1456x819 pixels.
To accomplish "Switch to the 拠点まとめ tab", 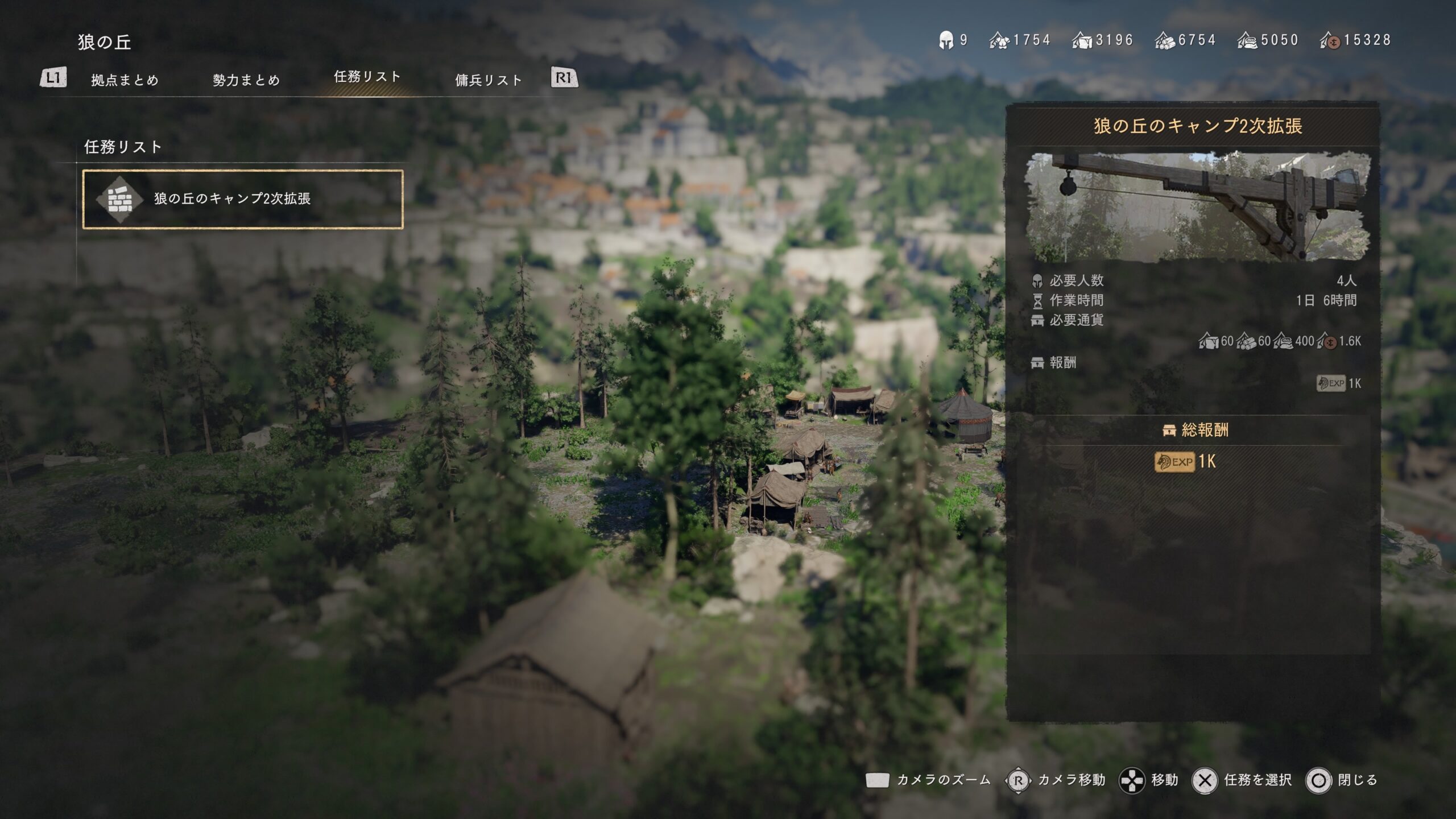I will point(125,80).
